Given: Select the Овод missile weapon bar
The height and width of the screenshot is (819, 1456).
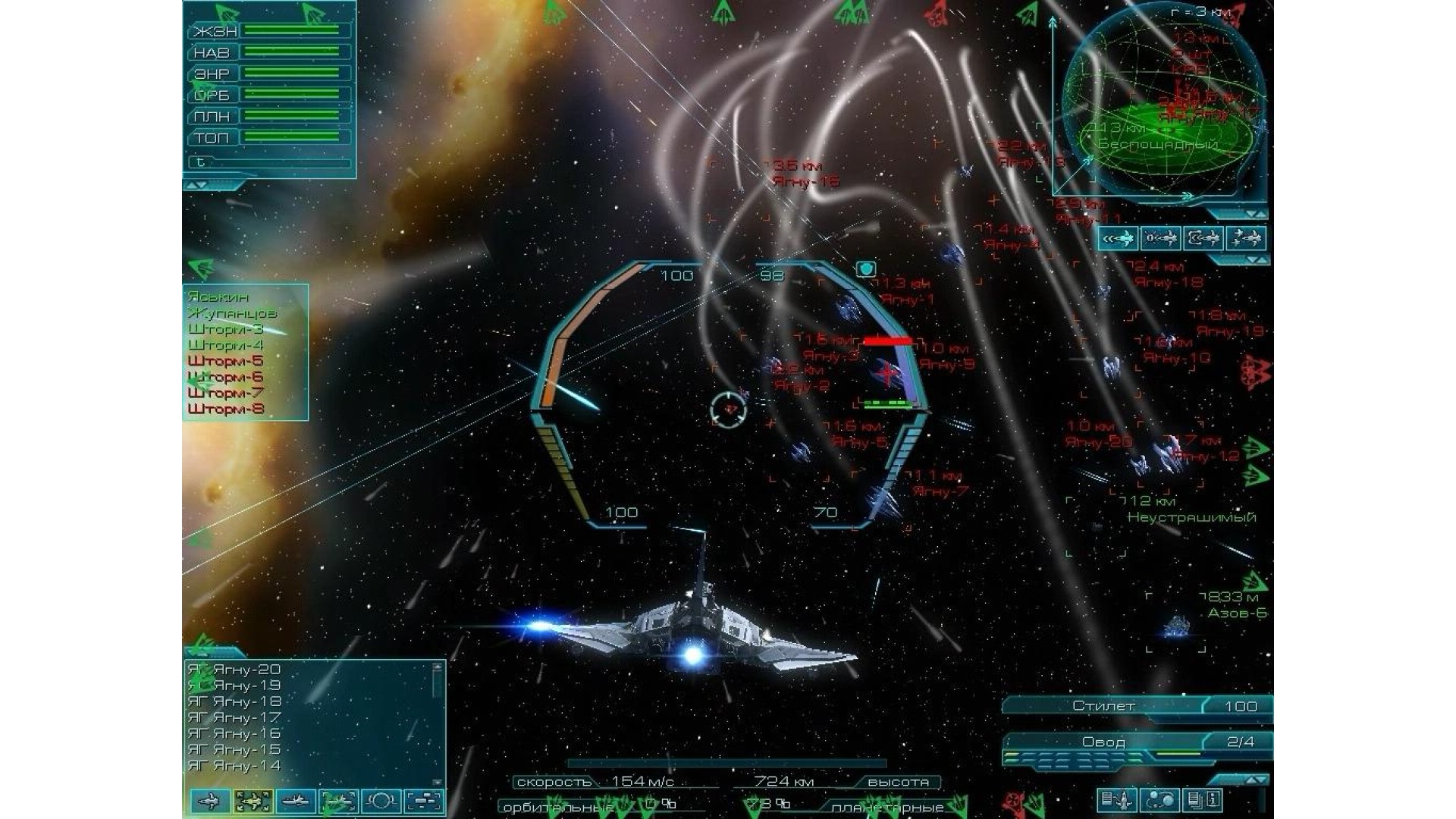Looking at the screenshot, I should point(1103,742).
